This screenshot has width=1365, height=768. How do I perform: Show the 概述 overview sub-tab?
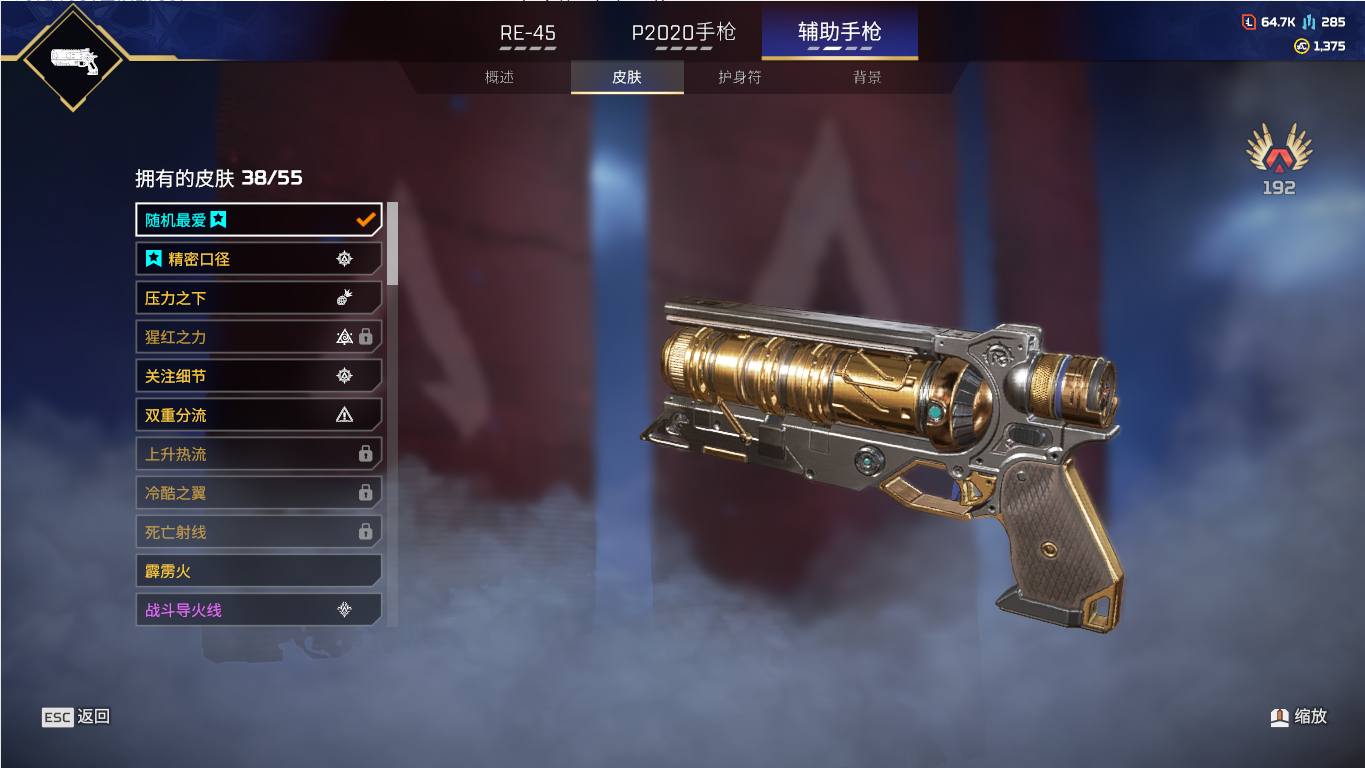pos(499,77)
